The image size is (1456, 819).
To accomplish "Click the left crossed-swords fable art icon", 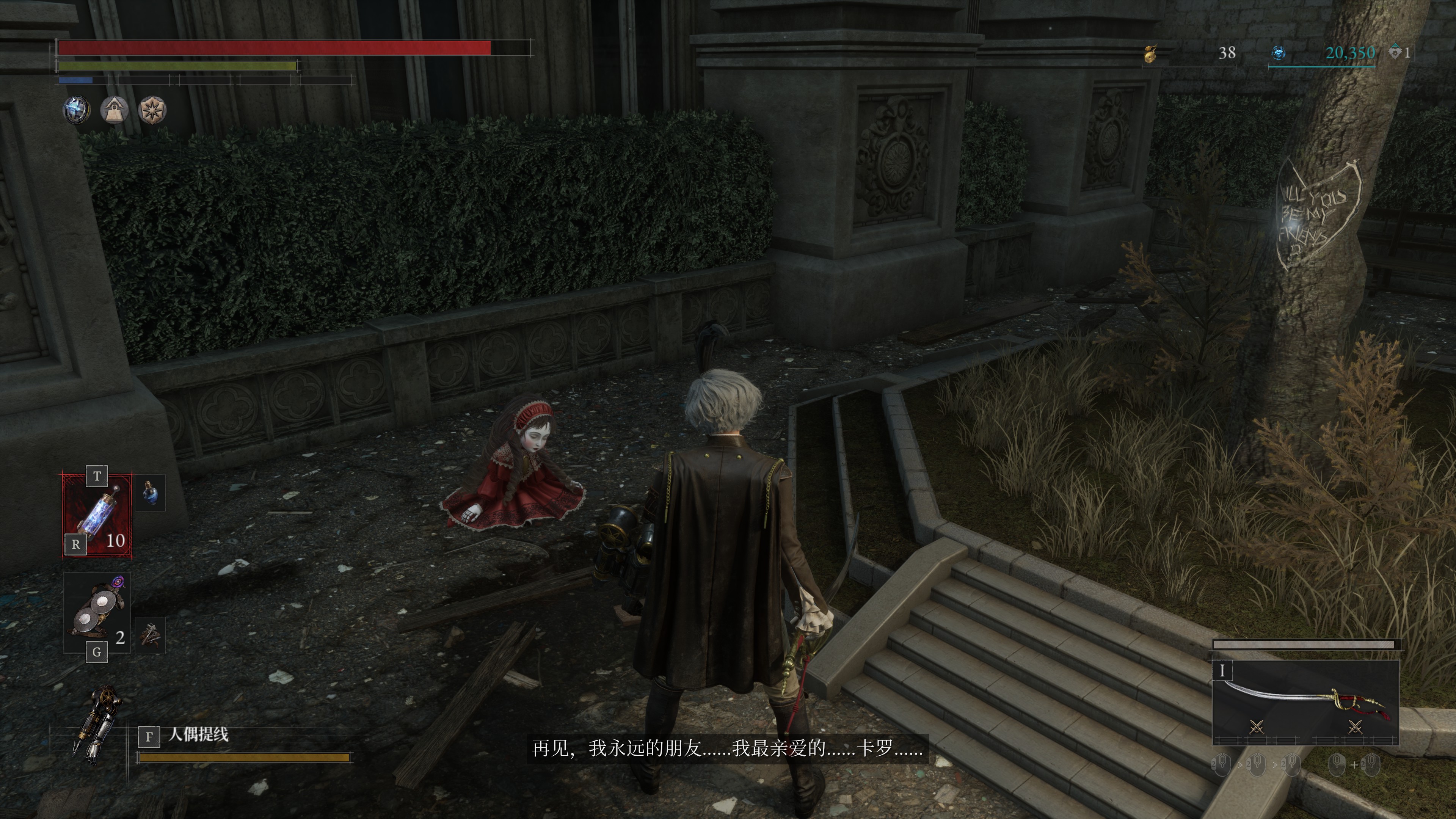I will pos(1256,727).
